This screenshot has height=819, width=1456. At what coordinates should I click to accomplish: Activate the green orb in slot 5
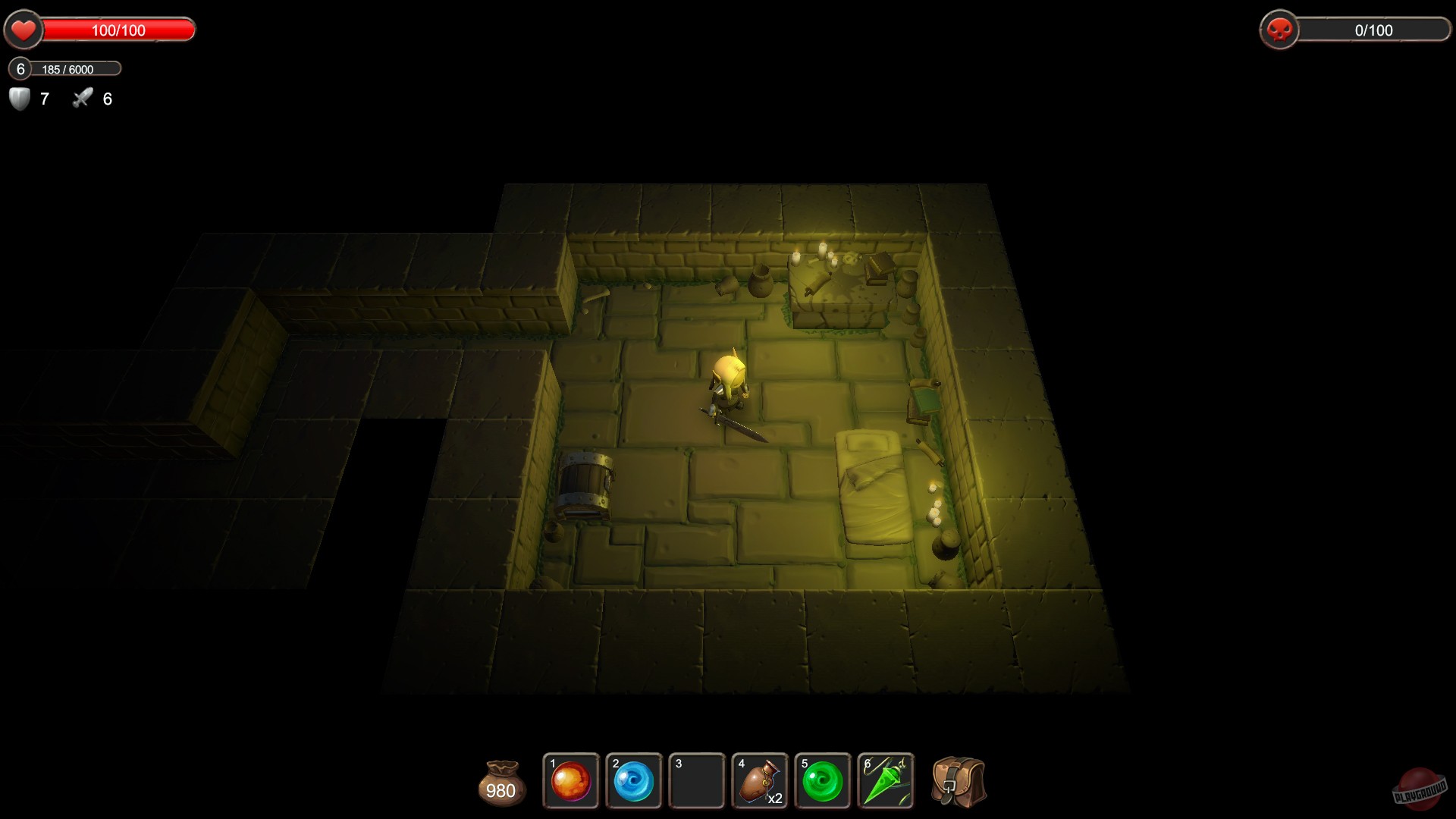(824, 781)
